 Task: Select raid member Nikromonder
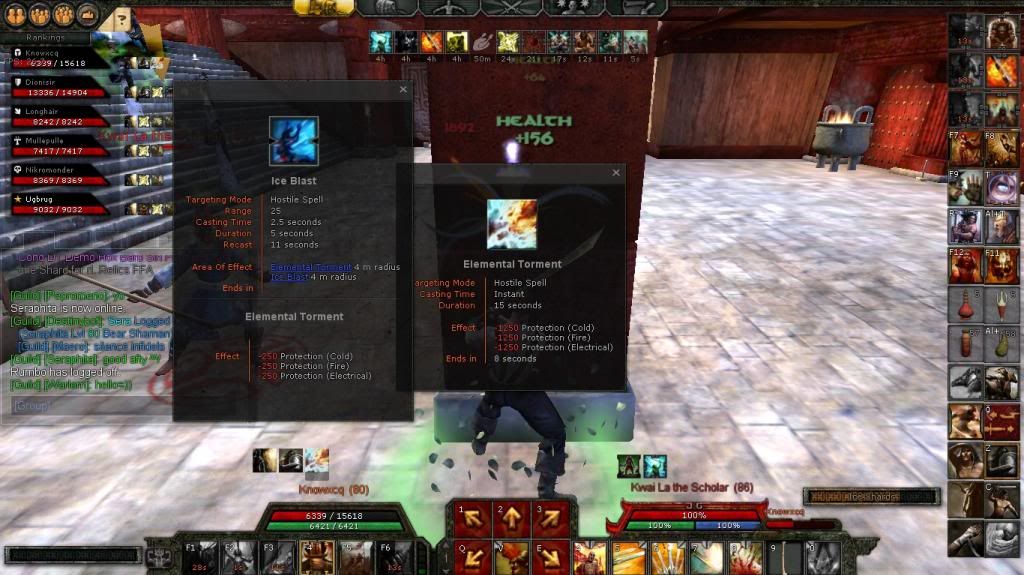point(60,175)
